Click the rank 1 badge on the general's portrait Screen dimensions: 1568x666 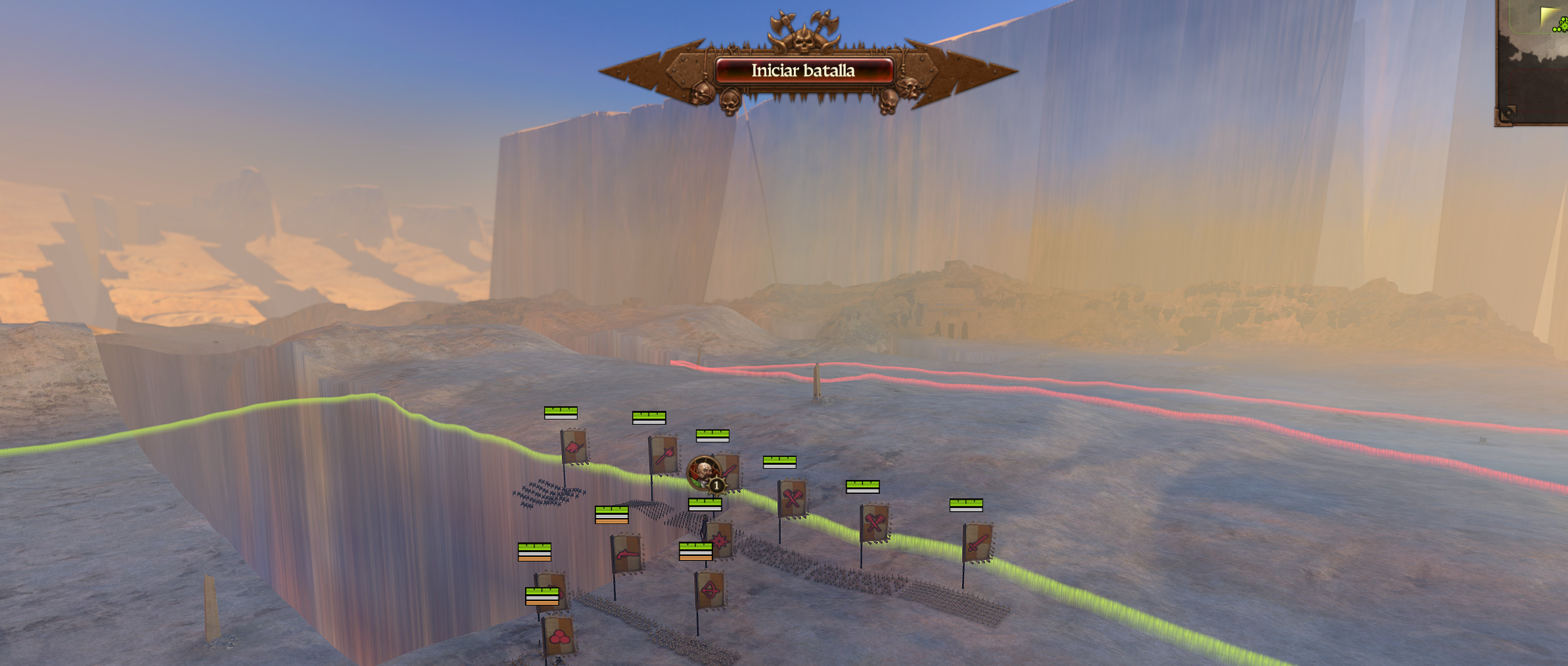coord(716,487)
